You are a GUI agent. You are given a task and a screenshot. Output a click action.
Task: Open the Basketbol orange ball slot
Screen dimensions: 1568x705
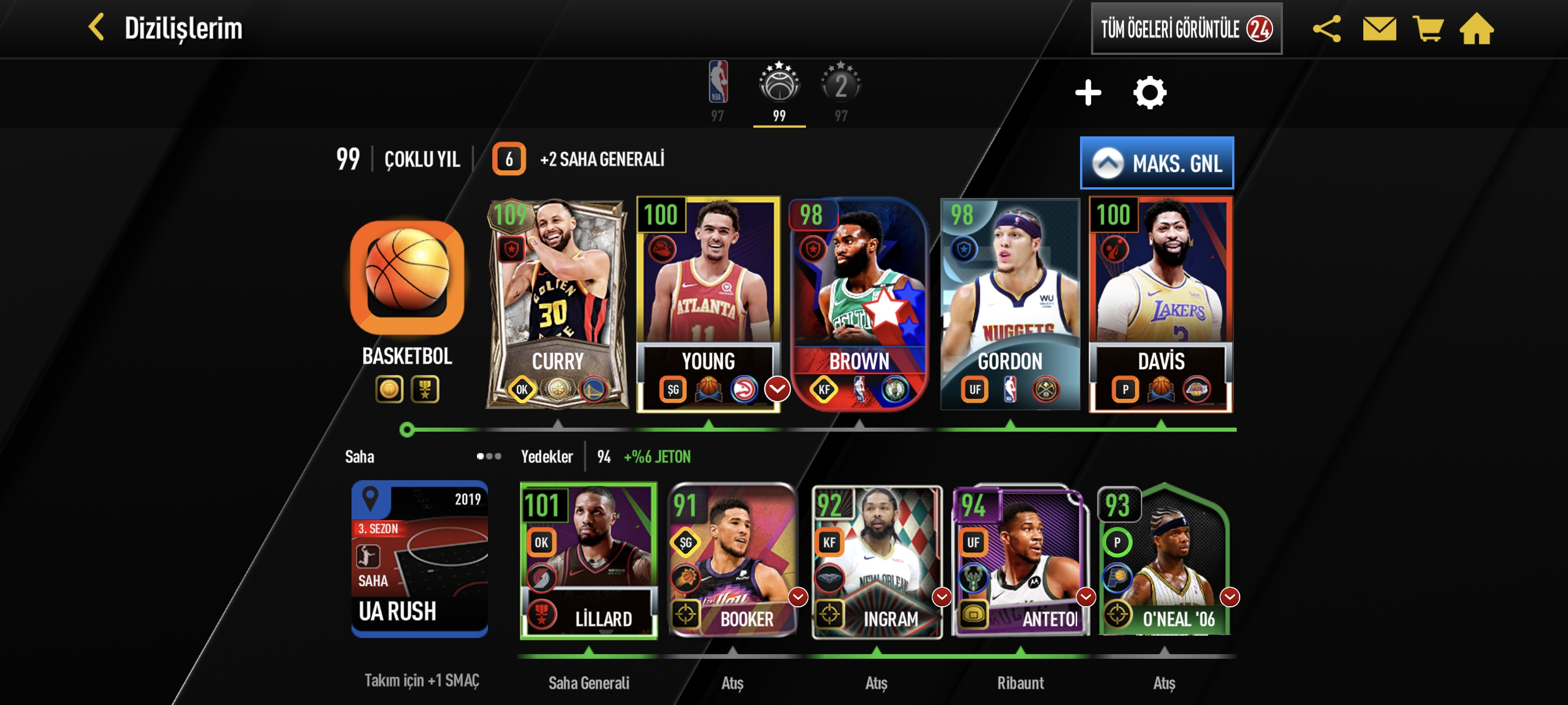pos(406,278)
